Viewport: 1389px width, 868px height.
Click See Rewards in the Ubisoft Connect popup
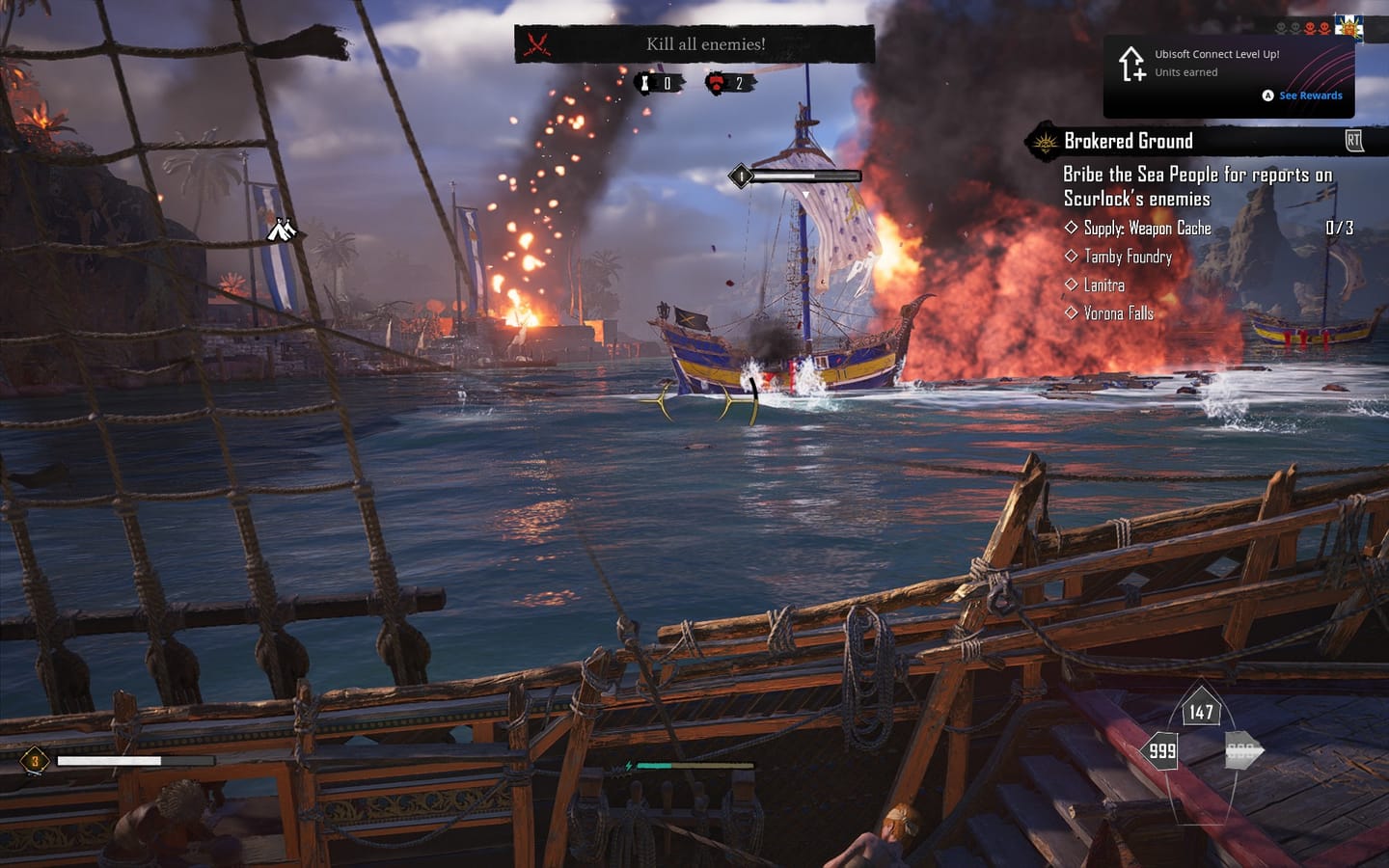pos(1309,95)
